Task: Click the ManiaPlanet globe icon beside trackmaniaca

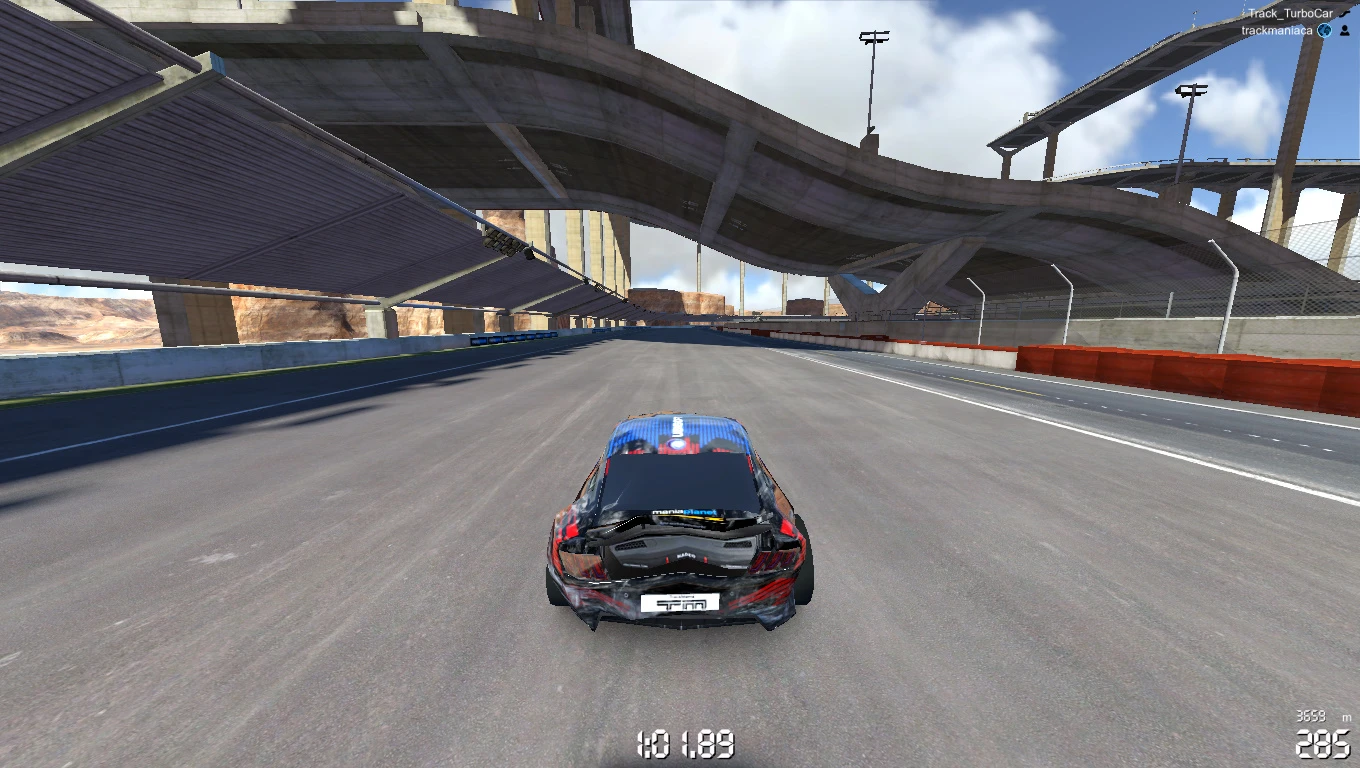Action: [1325, 30]
